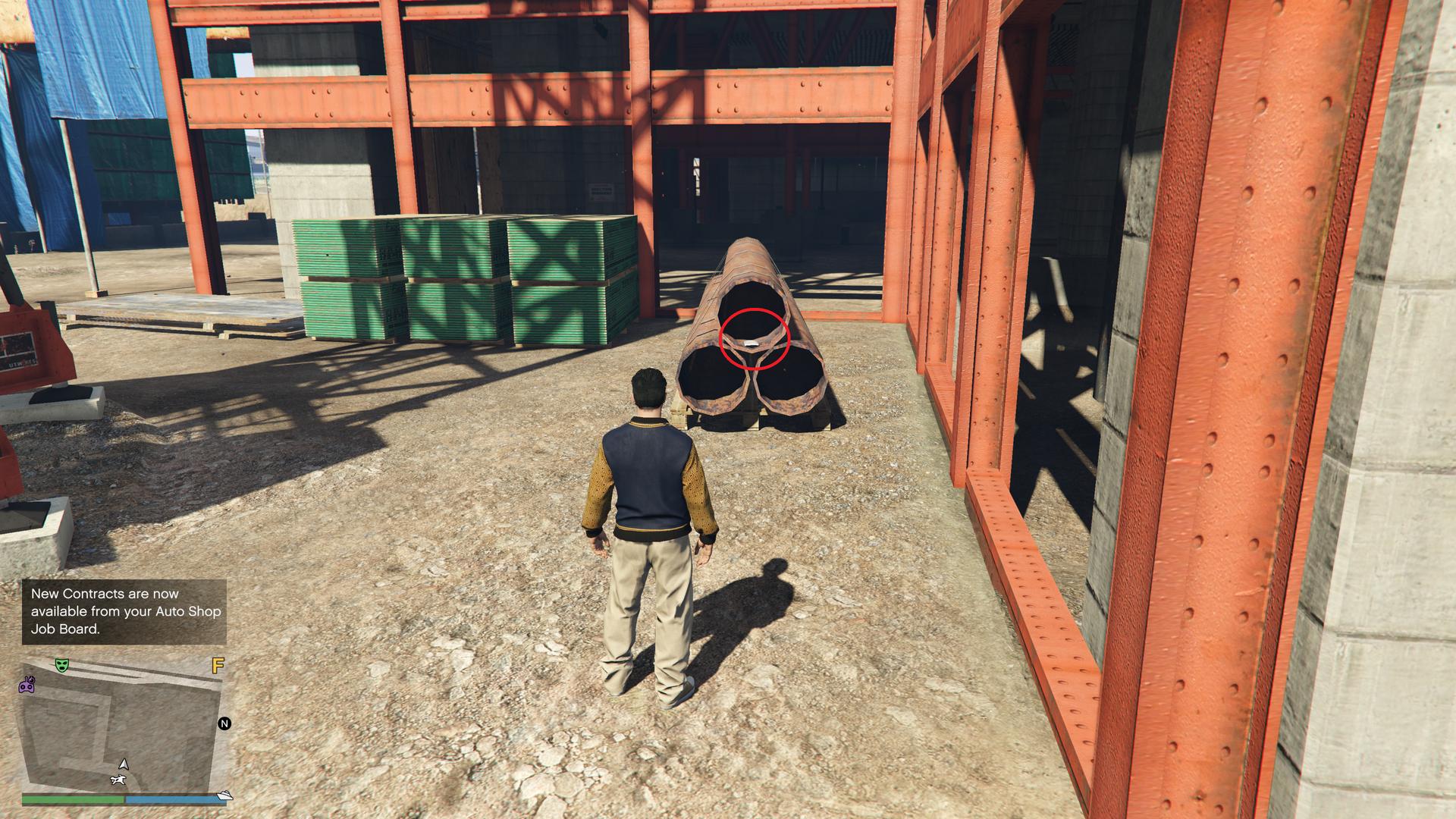1456x819 pixels.
Task: Click the yellow F blip on the minimap
Action: (x=218, y=666)
